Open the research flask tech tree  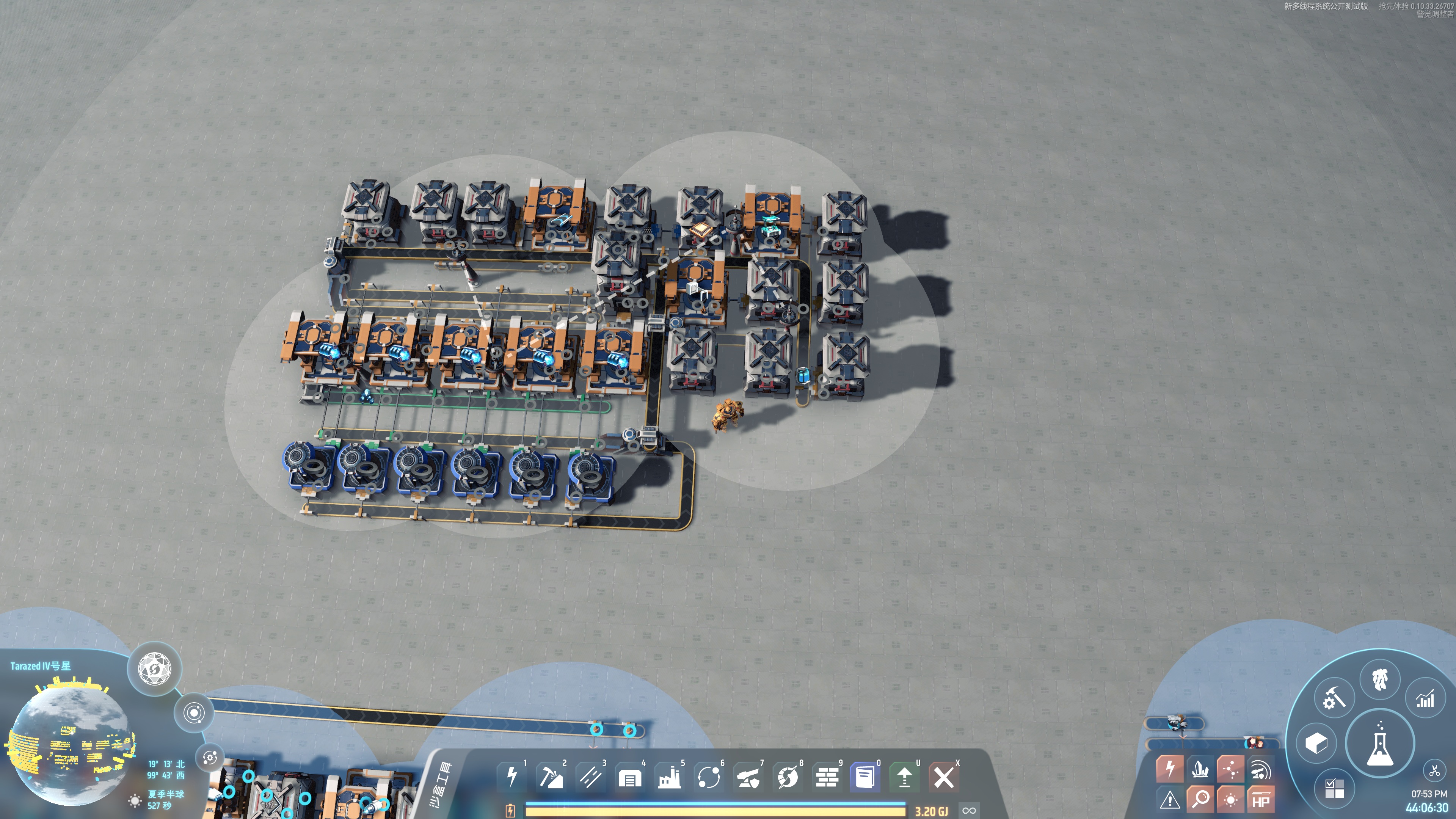coord(1380,743)
